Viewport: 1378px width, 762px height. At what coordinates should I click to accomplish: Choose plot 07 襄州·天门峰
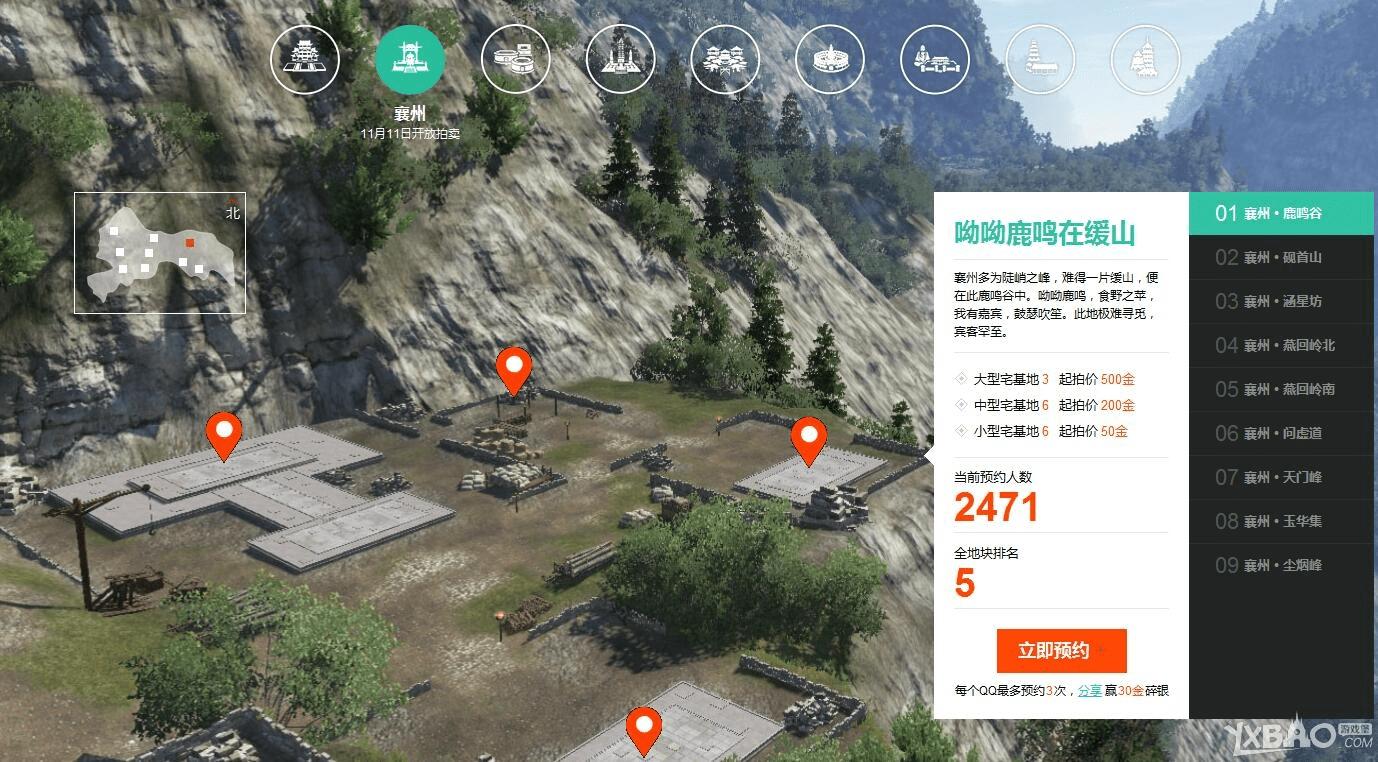(x=1281, y=477)
